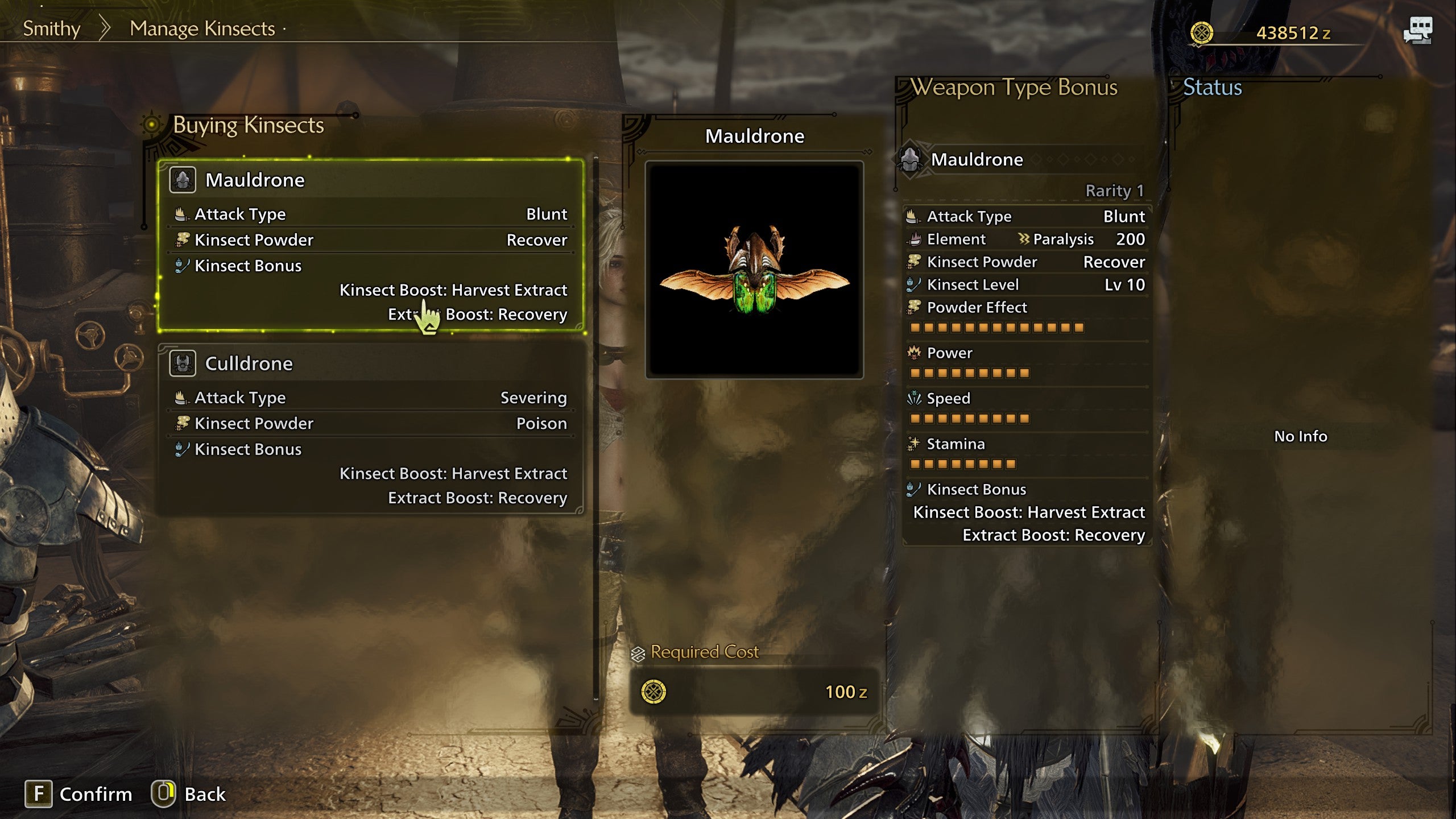The height and width of the screenshot is (819, 1456).
Task: Go back with the Back button
Action: 188,794
